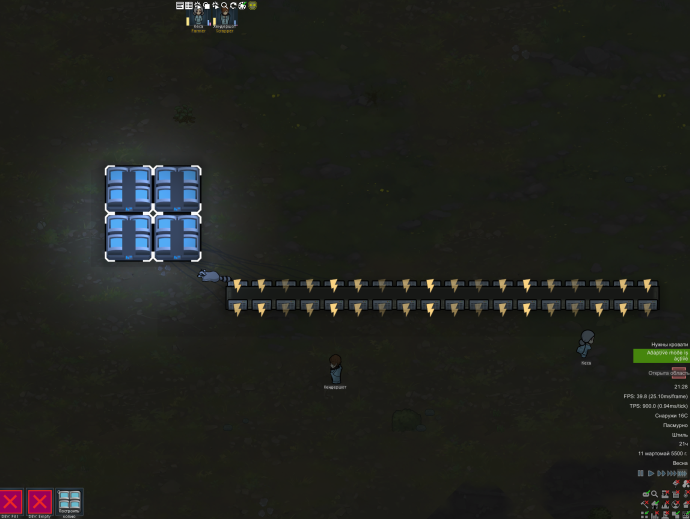Pause the game with the pause button
This screenshot has height=519, width=690.
(641, 473)
